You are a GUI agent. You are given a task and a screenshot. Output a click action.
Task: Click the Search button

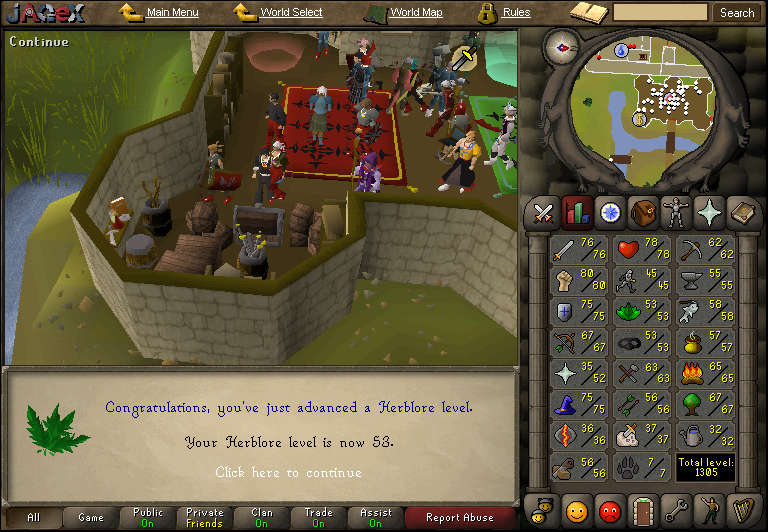pos(737,13)
